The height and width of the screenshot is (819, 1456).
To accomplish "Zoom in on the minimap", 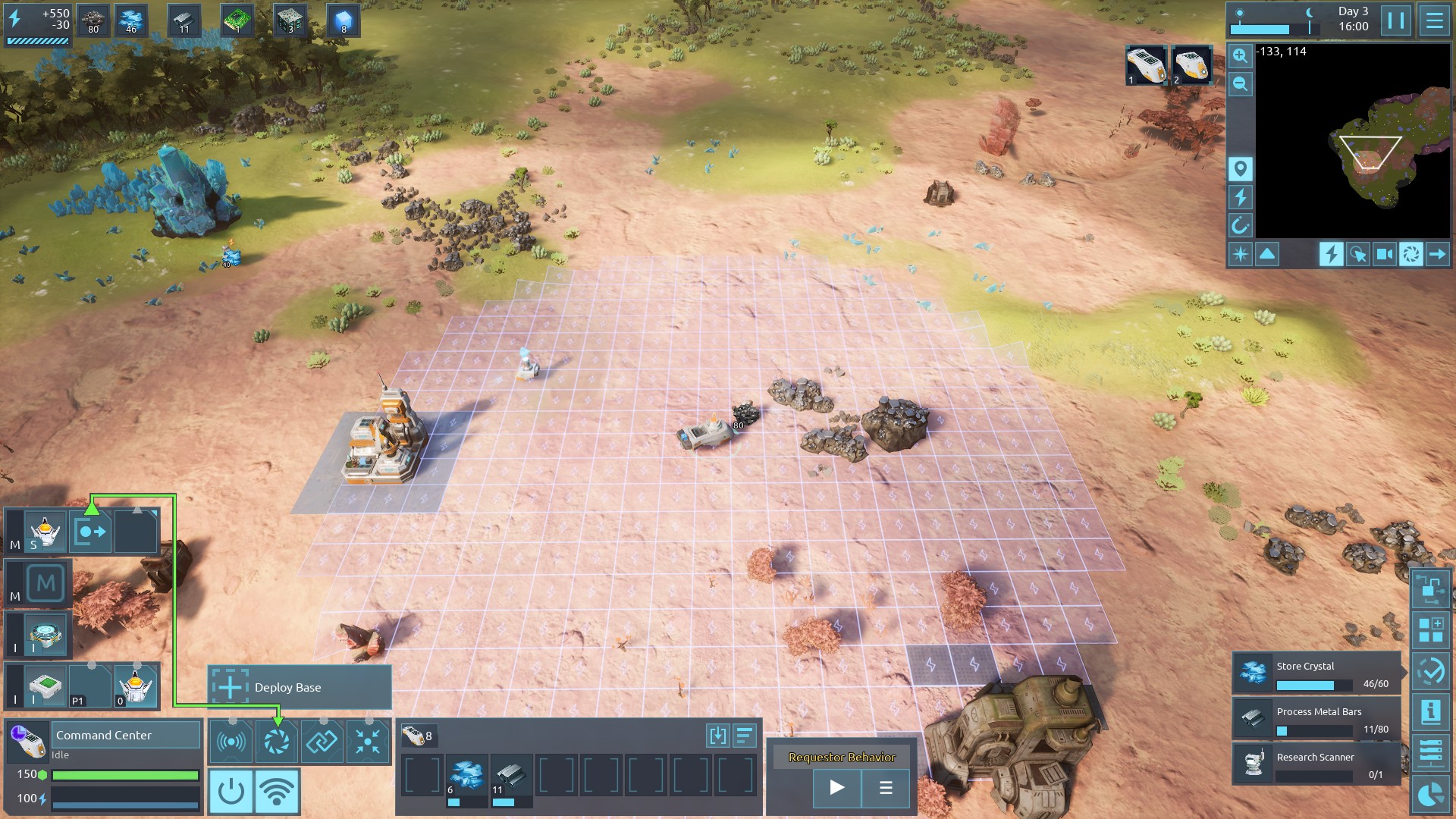I will pyautogui.click(x=1240, y=55).
